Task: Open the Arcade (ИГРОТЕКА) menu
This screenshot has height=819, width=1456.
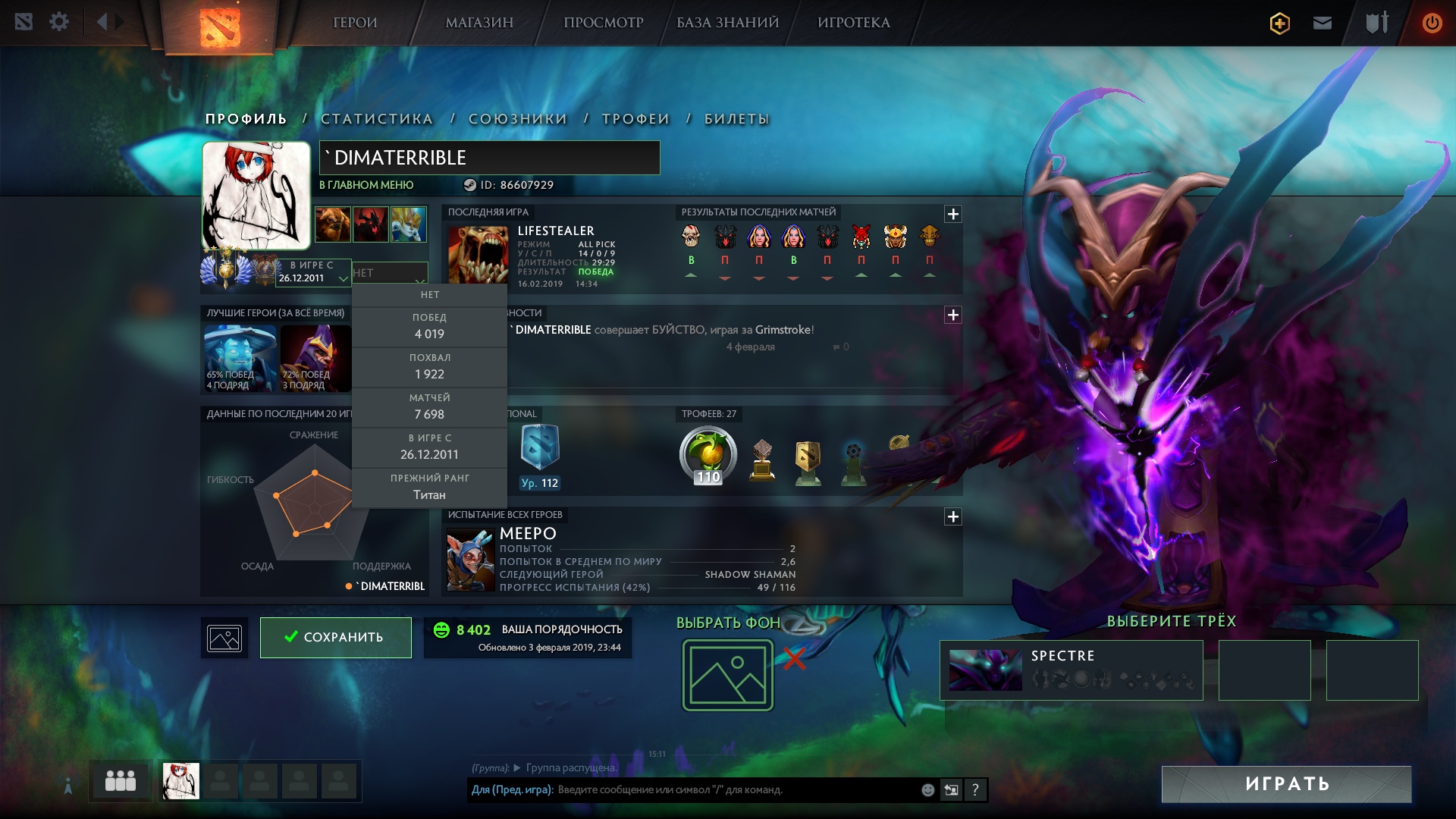Action: 853,23
